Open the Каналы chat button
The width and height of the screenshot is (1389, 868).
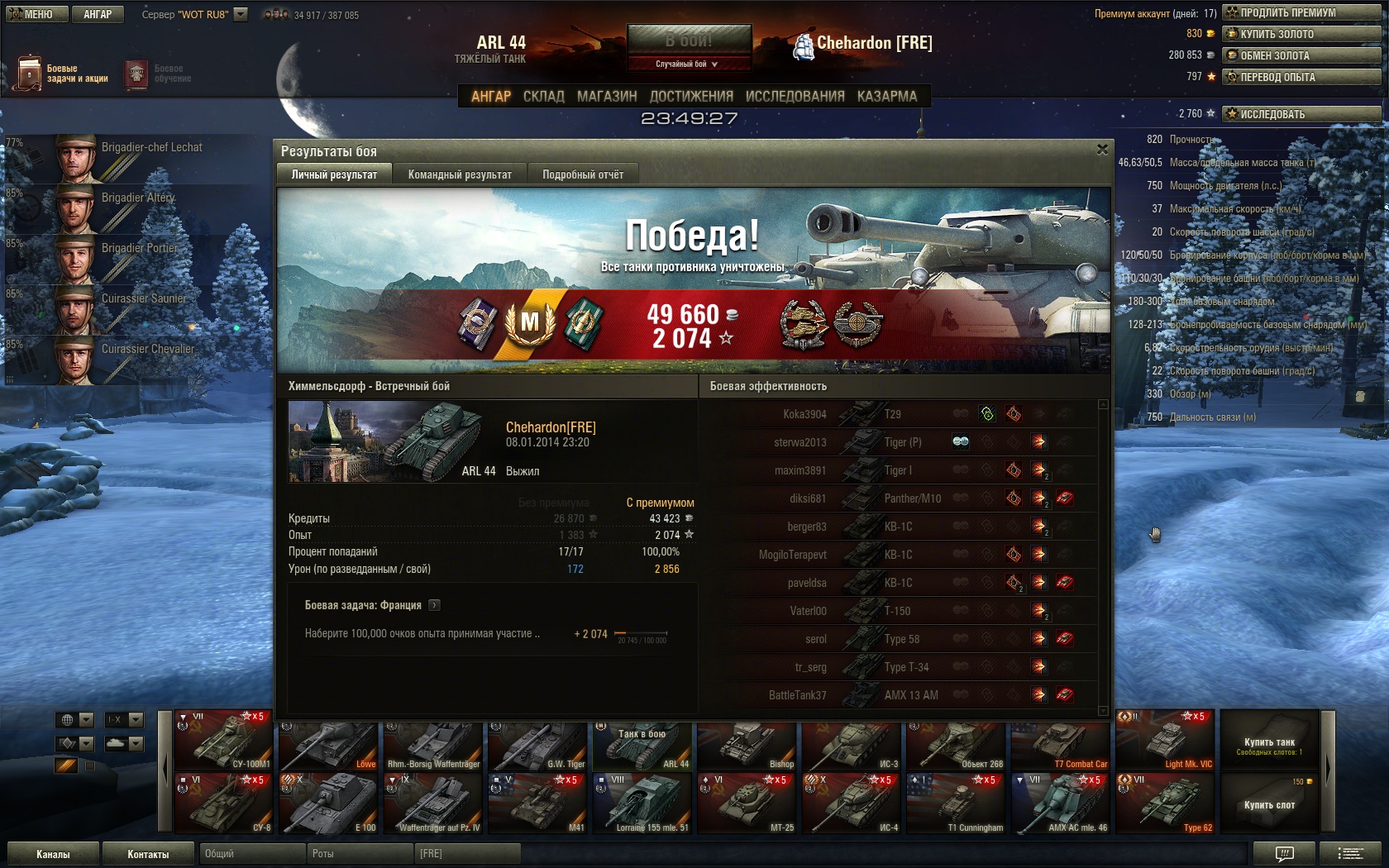point(53,854)
